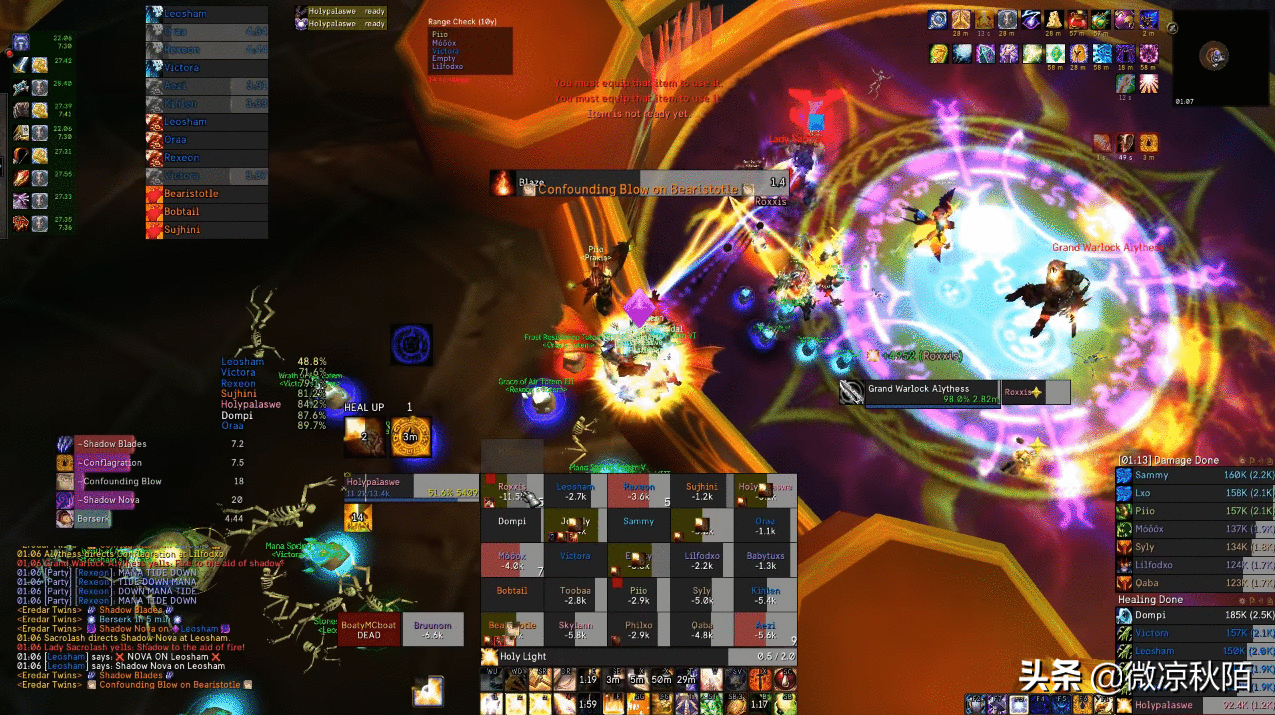This screenshot has width=1275, height=715.
Task: Target Rexeon's raid frame in the grid
Action: [639, 491]
